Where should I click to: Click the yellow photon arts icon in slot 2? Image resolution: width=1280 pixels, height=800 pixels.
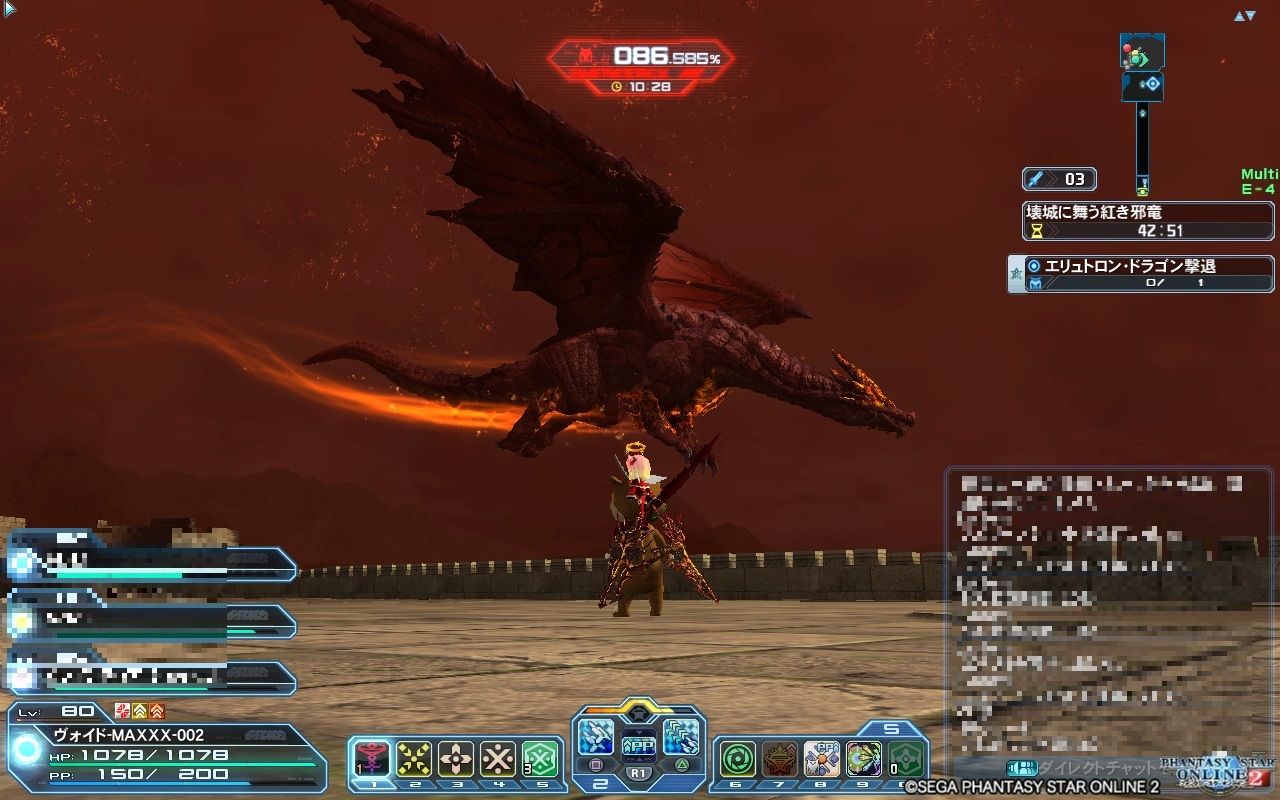click(414, 757)
